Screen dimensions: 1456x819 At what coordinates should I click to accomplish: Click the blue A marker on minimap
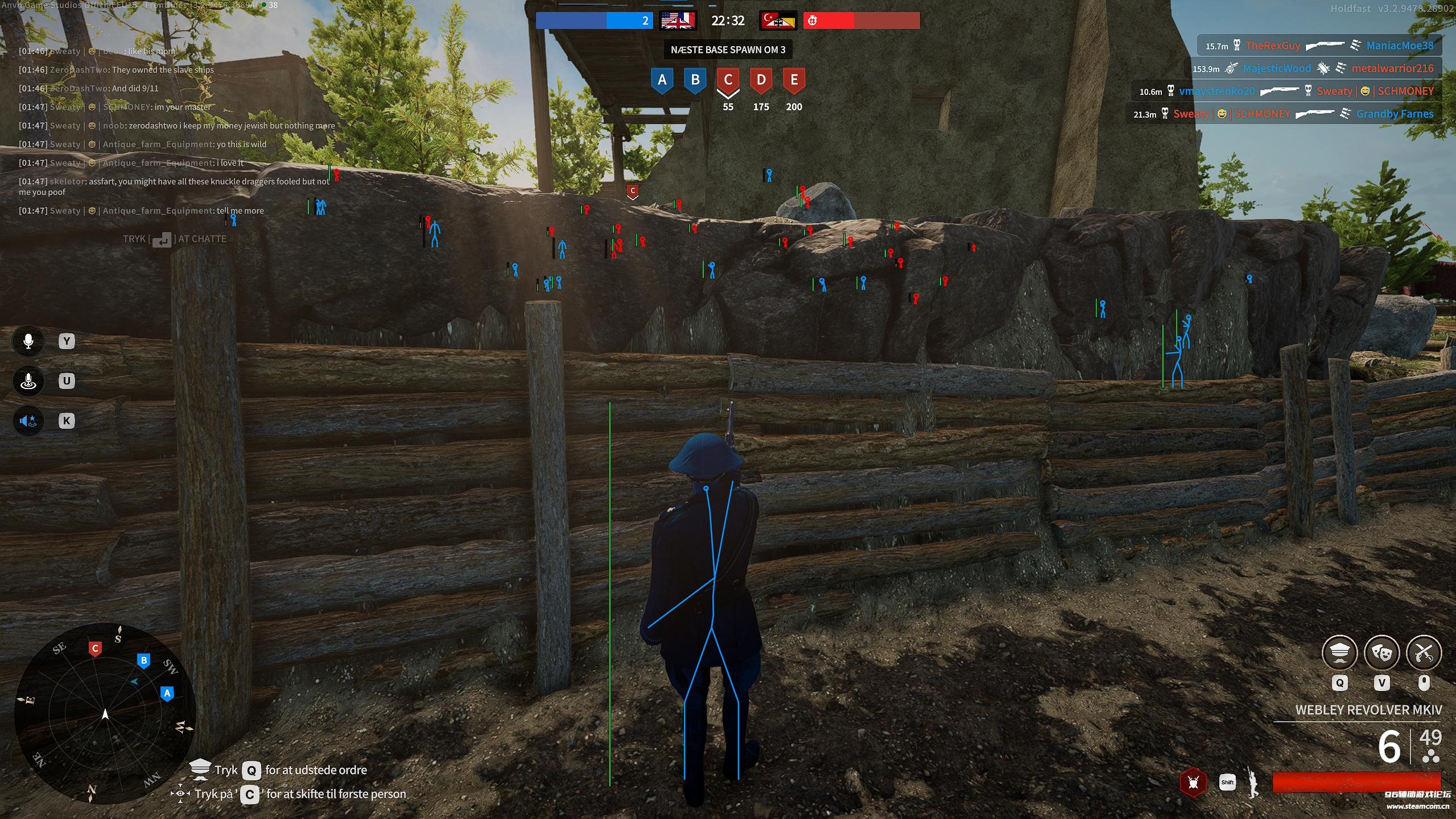click(167, 693)
